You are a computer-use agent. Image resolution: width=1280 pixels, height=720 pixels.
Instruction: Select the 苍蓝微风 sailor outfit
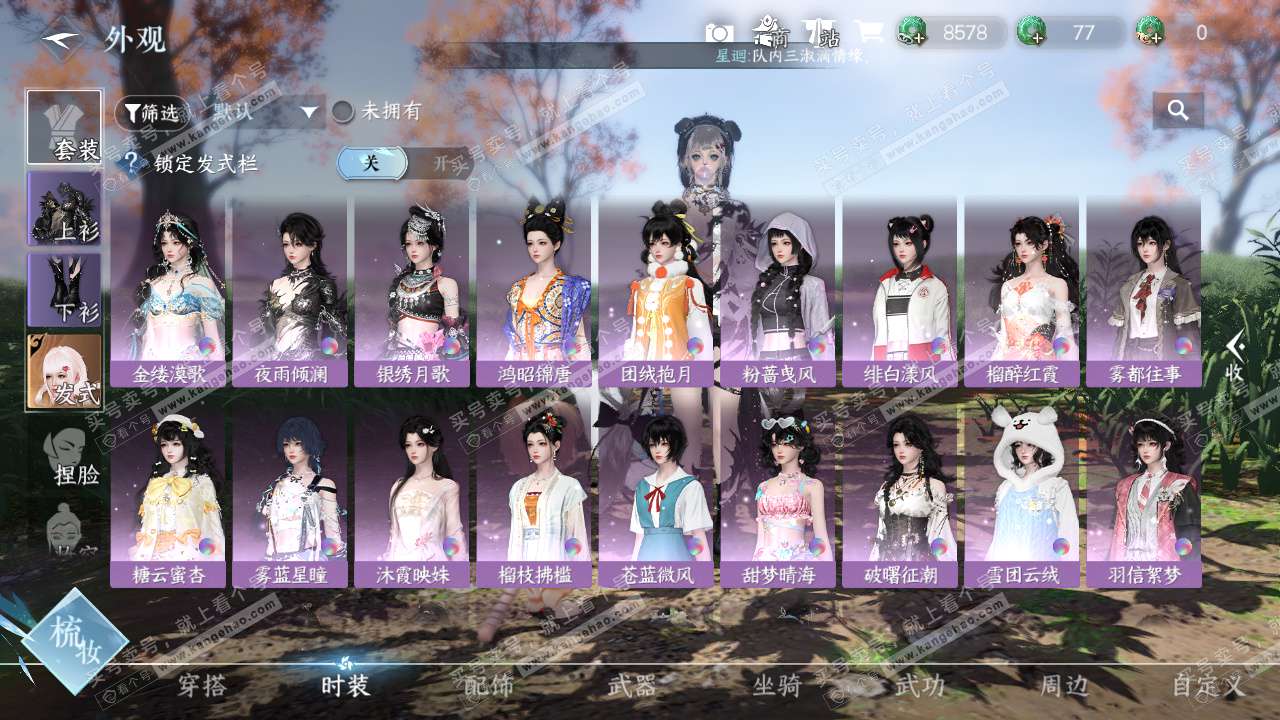click(656, 498)
